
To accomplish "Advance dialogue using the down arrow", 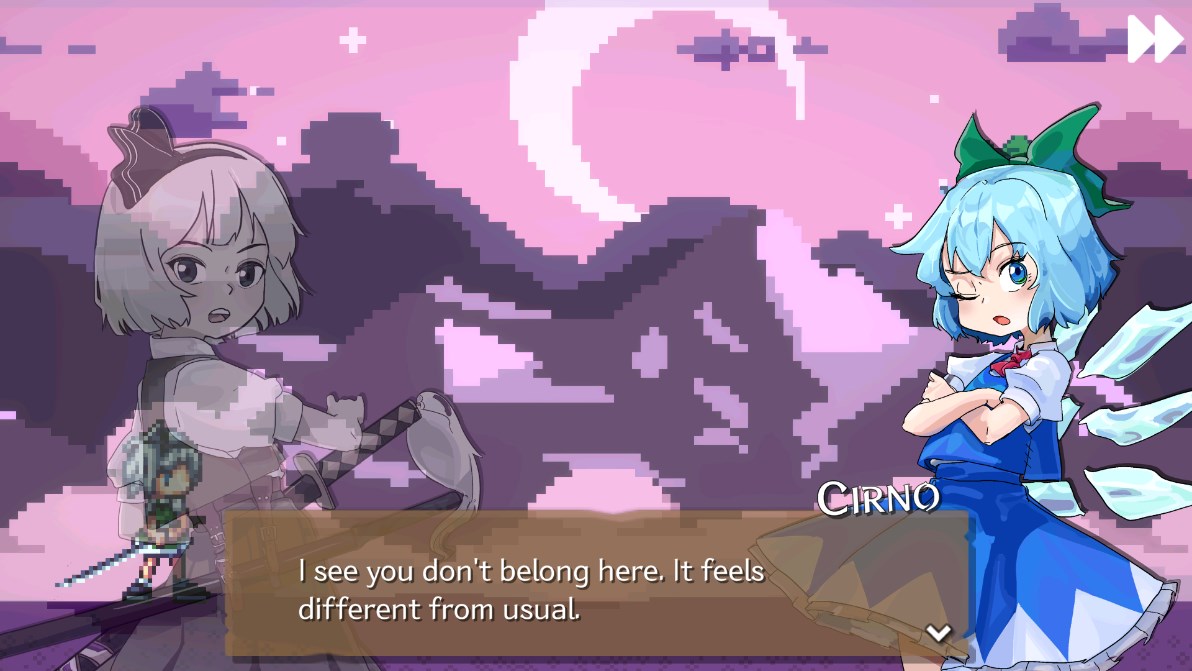I will coord(938,632).
